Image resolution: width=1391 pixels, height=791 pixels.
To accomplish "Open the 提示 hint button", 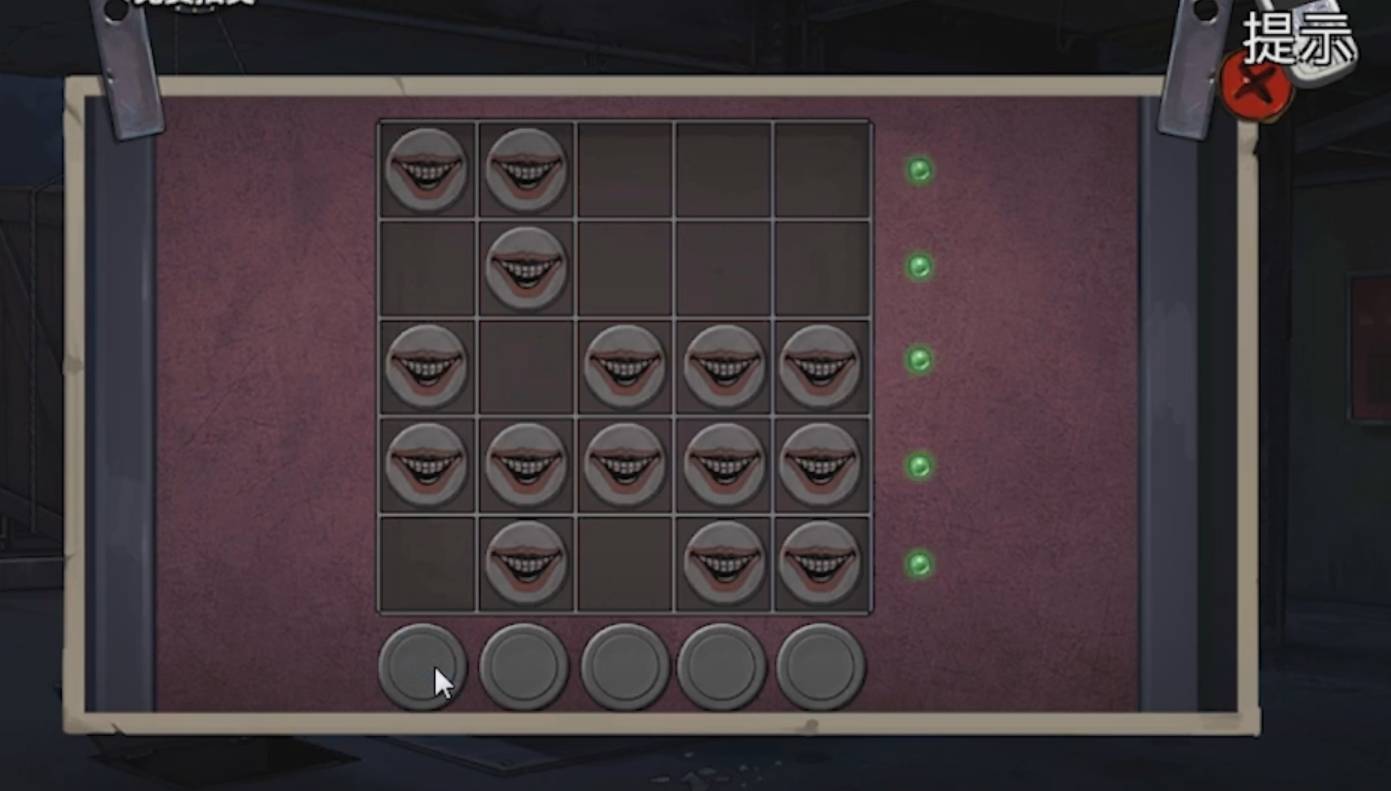I will (x=1300, y=42).
